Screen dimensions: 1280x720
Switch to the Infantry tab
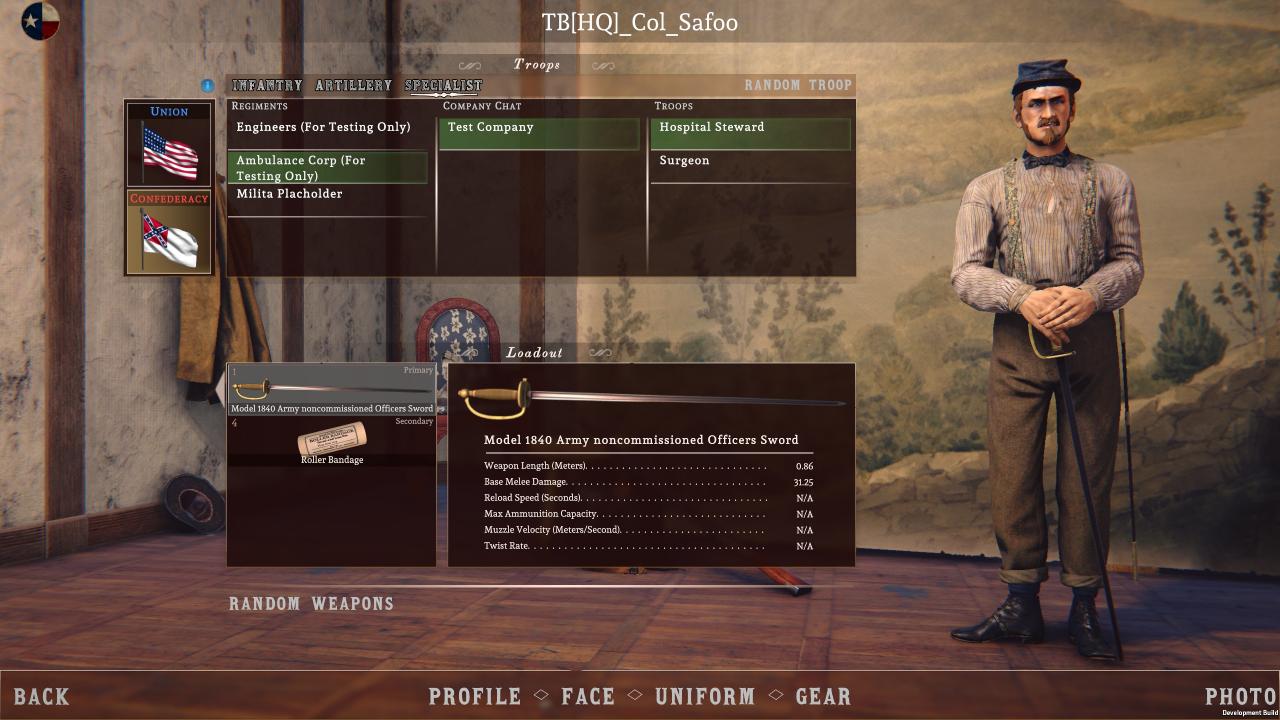click(x=266, y=86)
